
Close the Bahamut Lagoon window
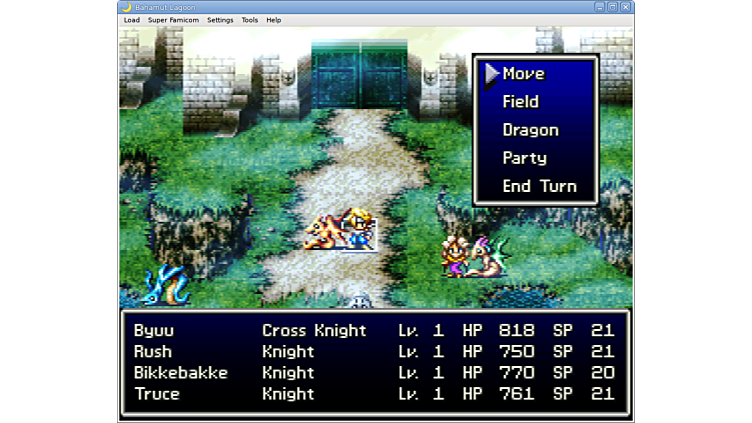[626, 7]
